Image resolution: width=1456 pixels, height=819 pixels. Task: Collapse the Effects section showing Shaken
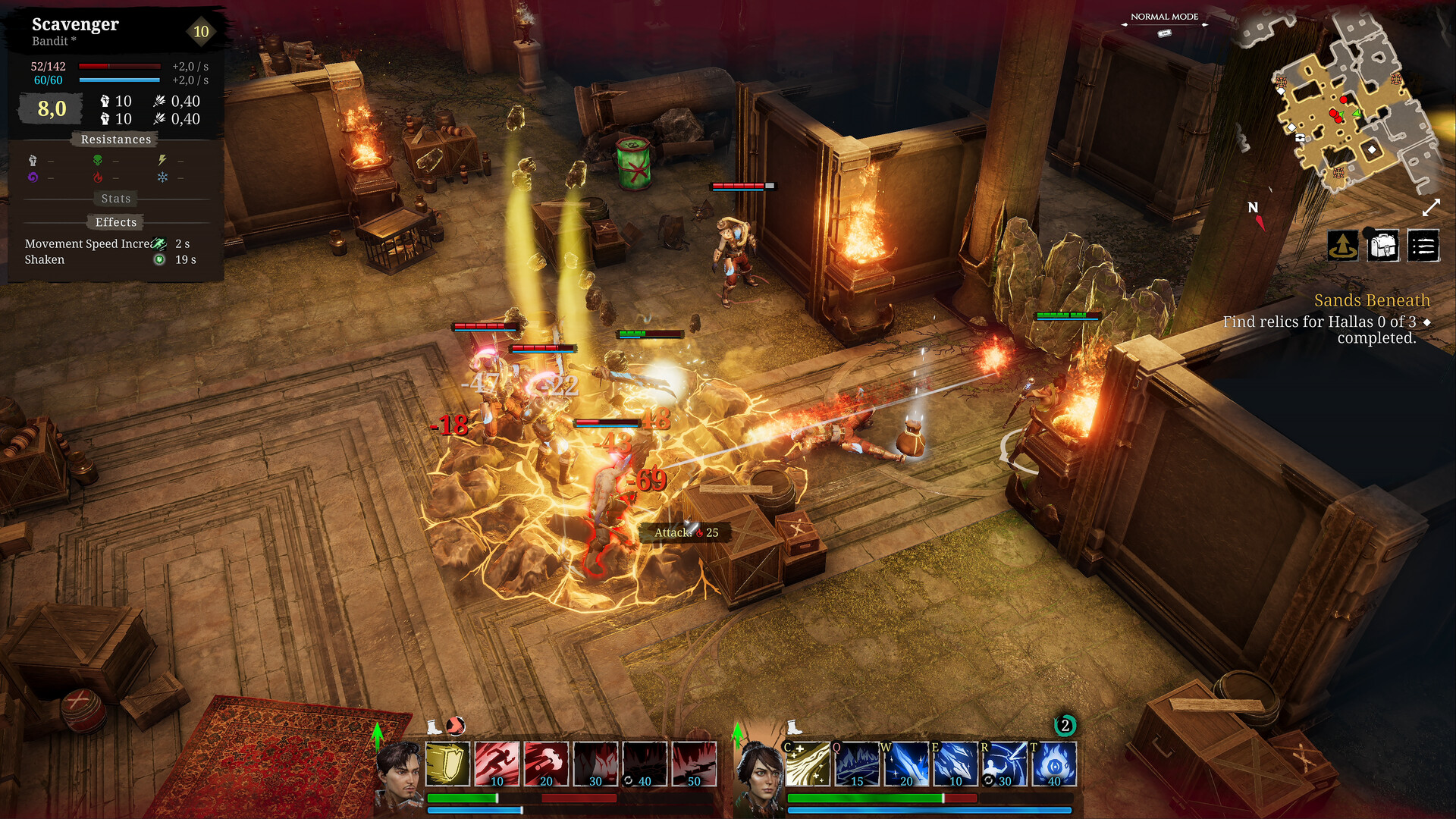tap(115, 221)
